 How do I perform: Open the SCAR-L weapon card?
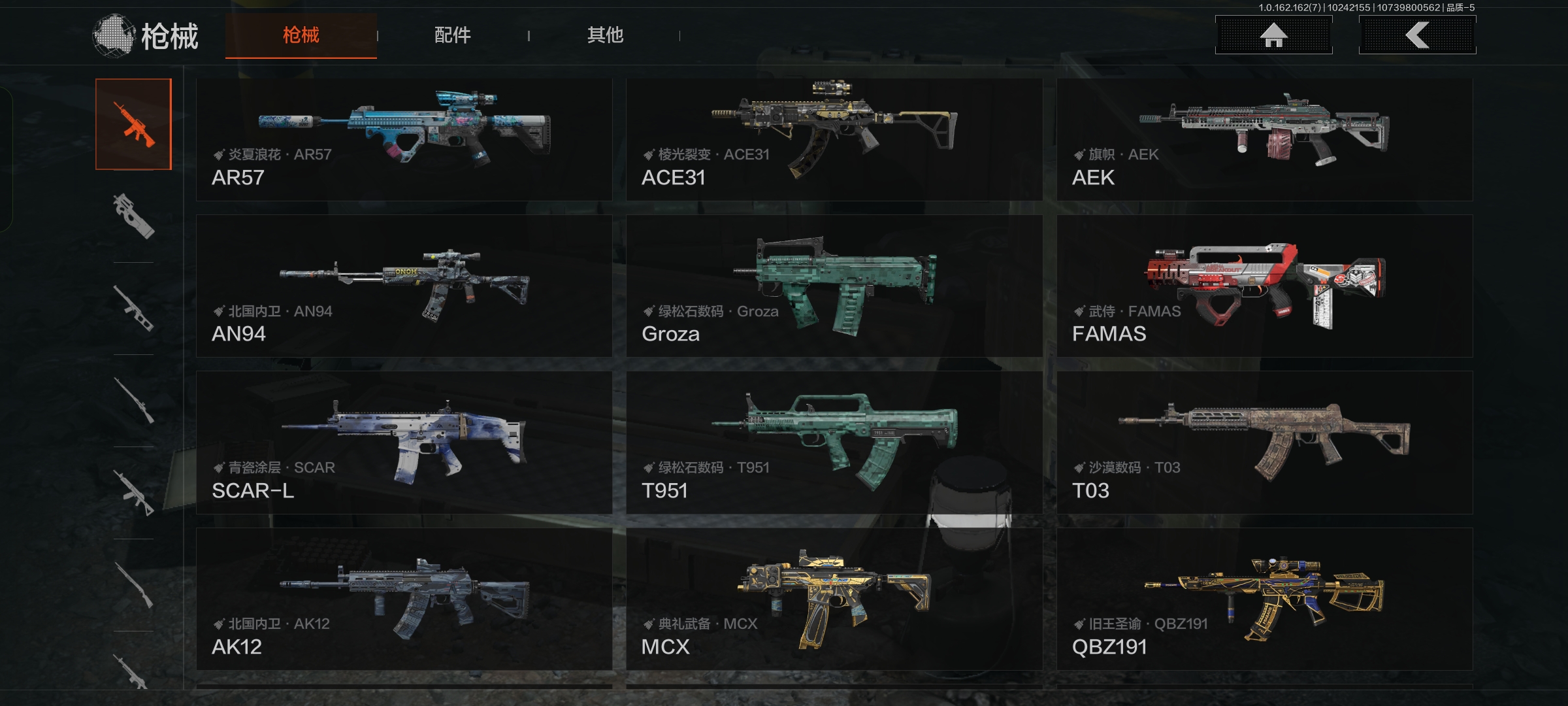[404, 443]
